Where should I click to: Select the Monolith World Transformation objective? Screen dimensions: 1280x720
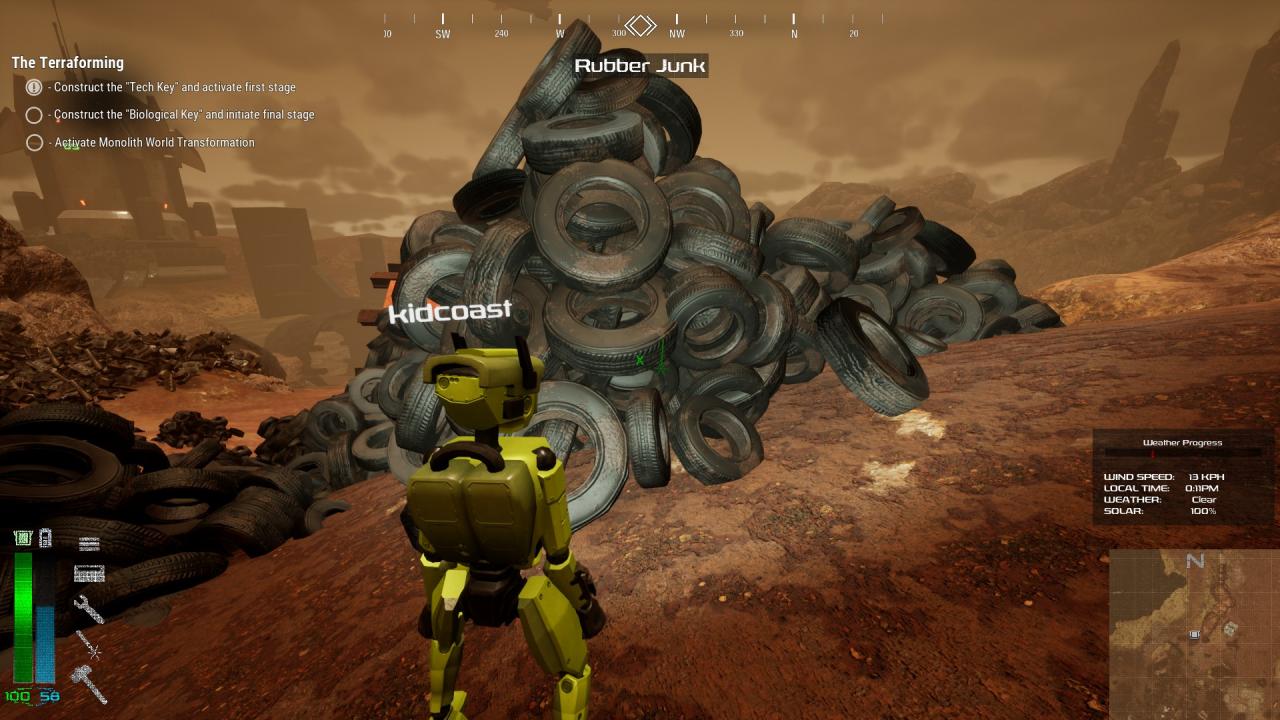click(x=154, y=143)
